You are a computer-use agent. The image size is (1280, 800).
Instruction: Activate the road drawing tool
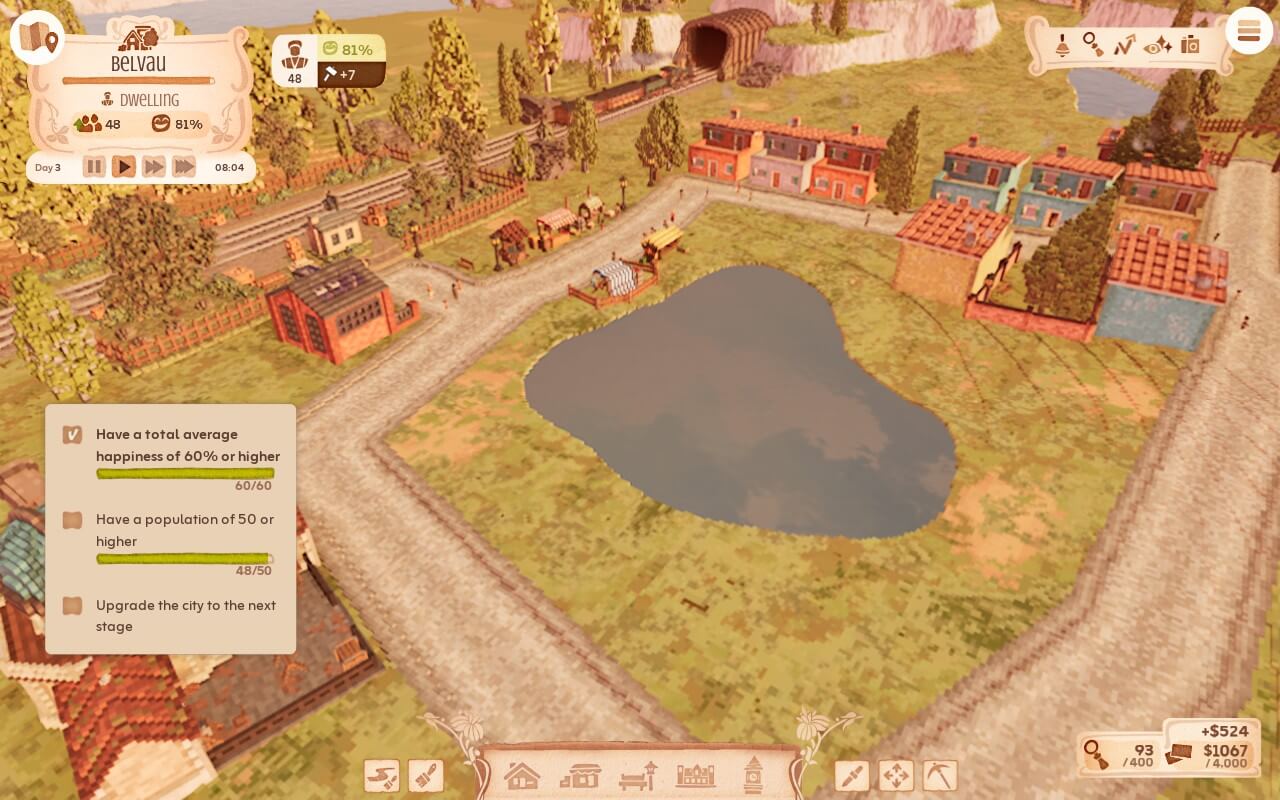tap(381, 776)
